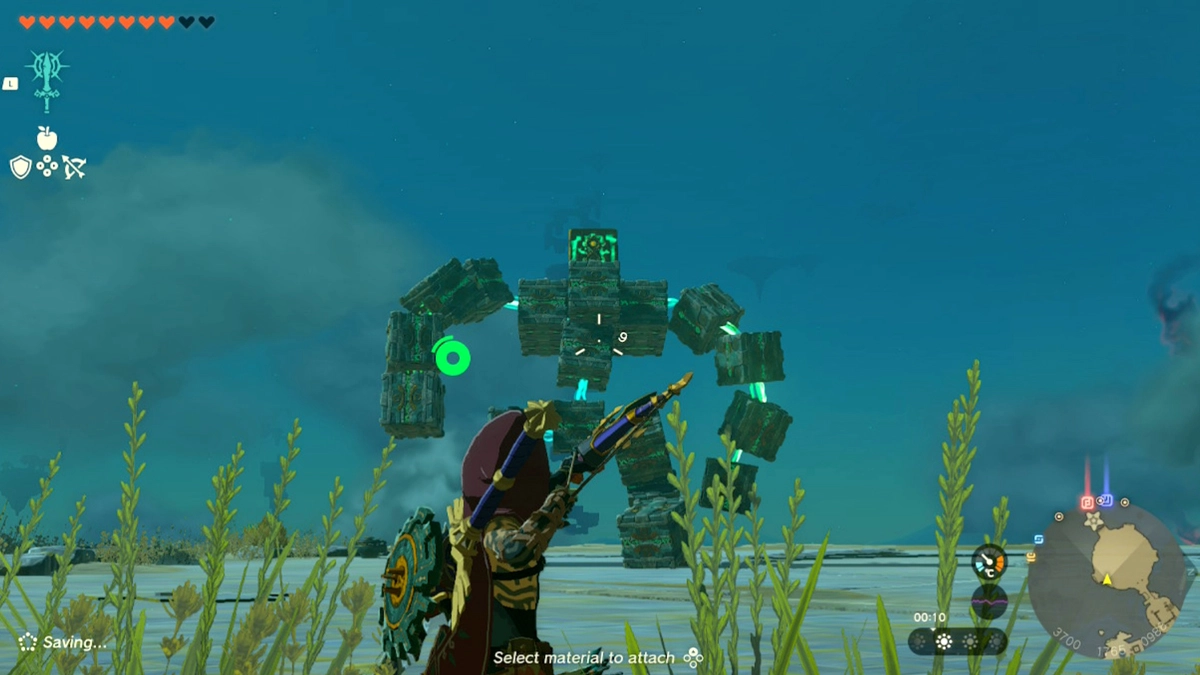
Task: Click the four-dot material quick-menu icon
Action: [47, 167]
